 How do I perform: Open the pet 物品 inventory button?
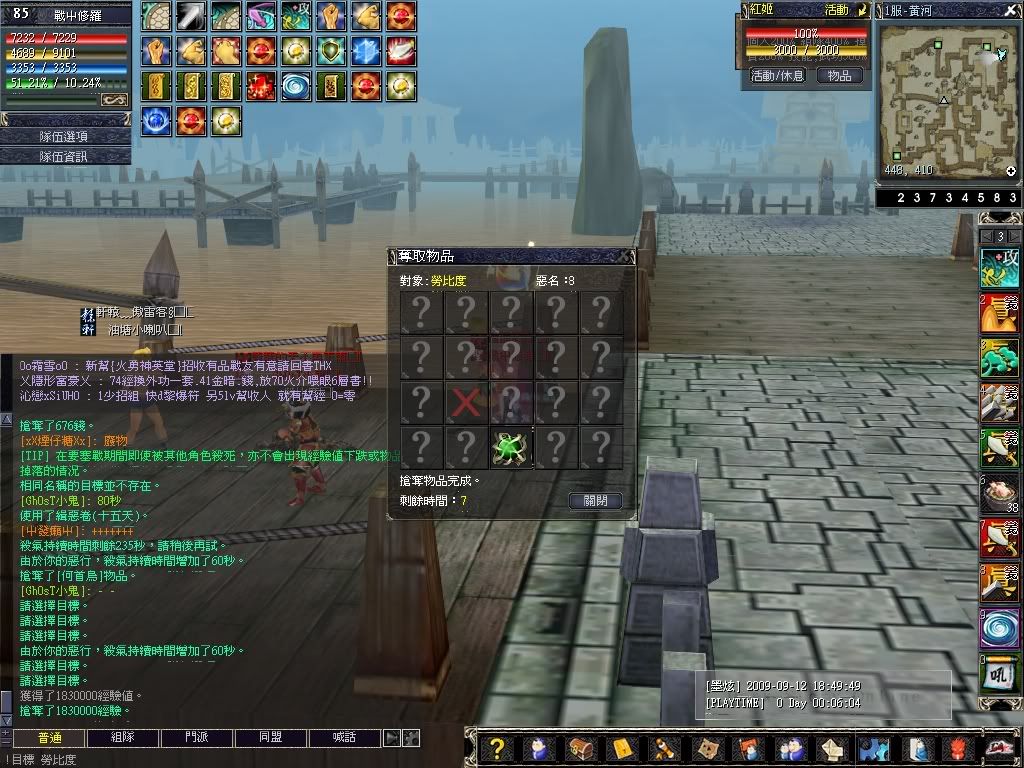point(839,76)
